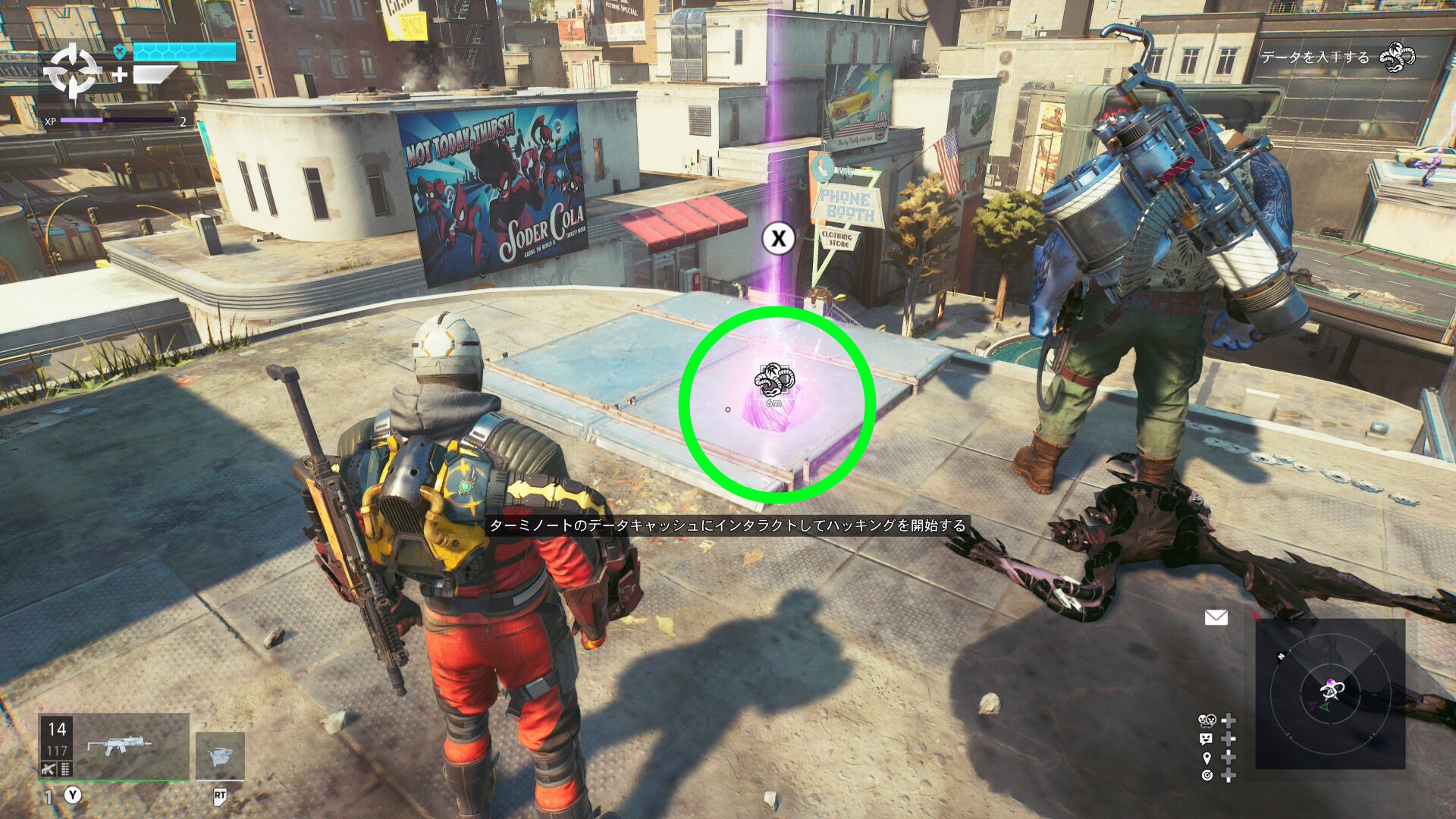Click the assault rifle weapon type icon
The height and width of the screenshot is (819, 1456).
pos(49,770)
